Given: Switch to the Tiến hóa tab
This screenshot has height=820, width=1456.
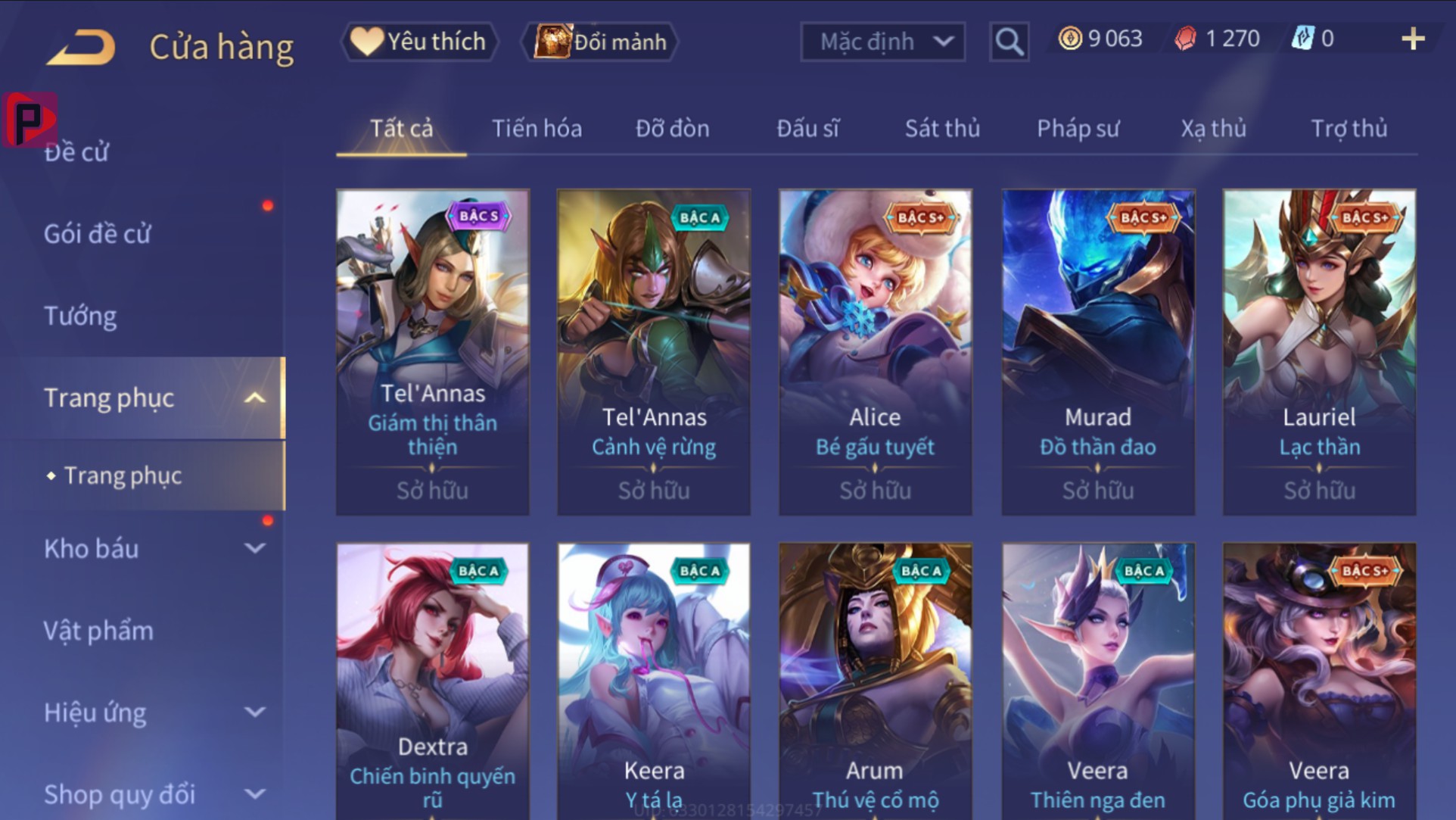Looking at the screenshot, I should coord(537,129).
